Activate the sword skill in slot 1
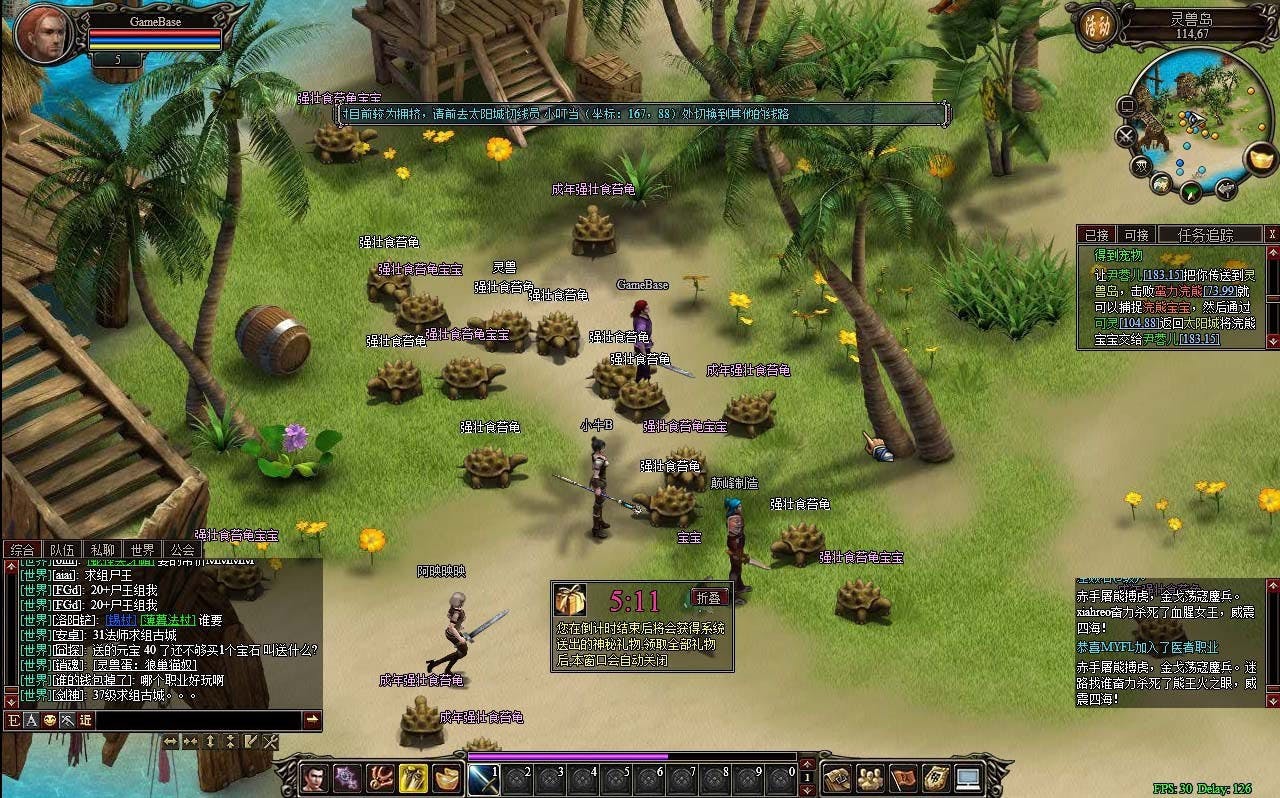 [484, 778]
